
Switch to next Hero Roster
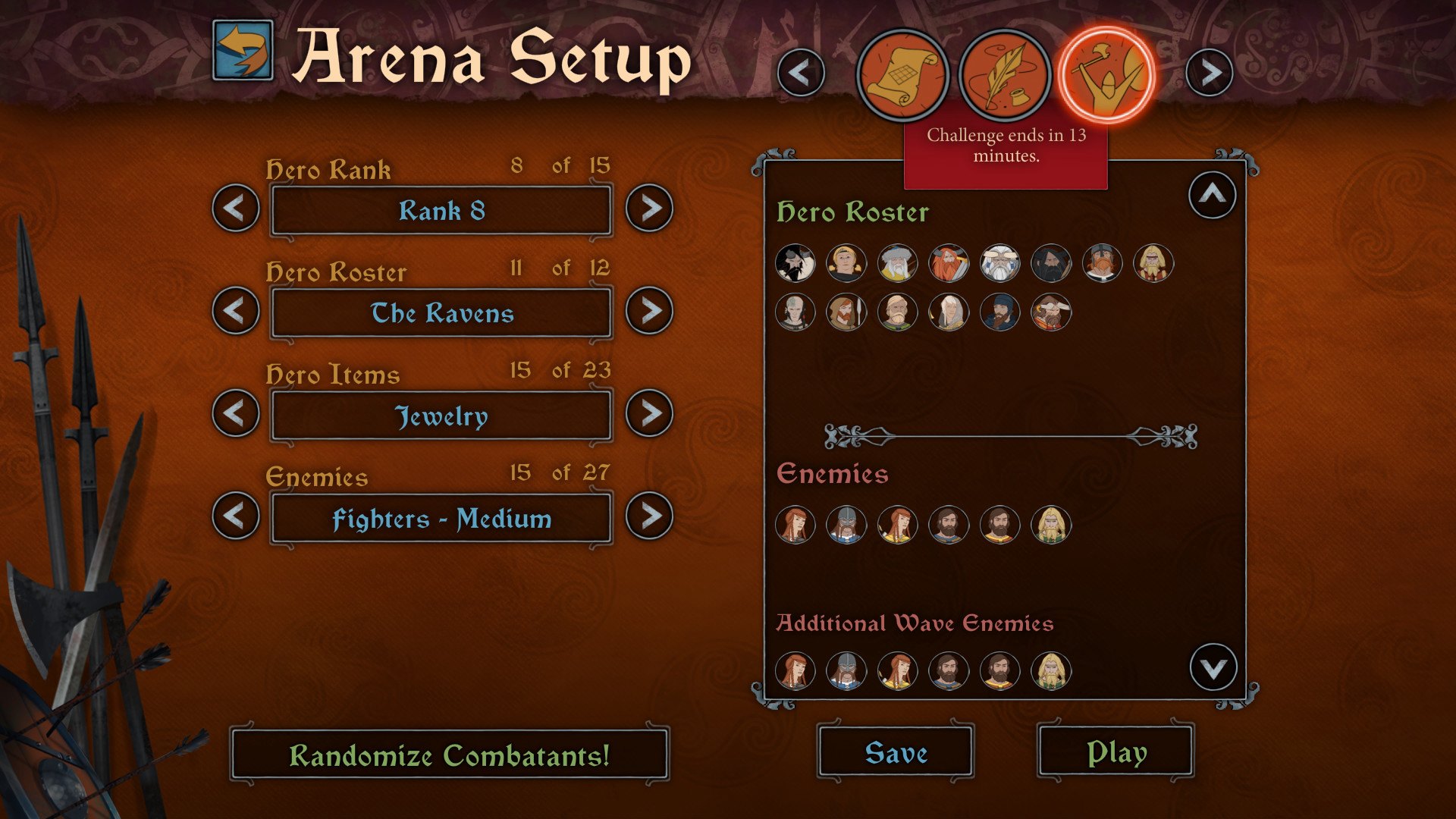coord(649,310)
